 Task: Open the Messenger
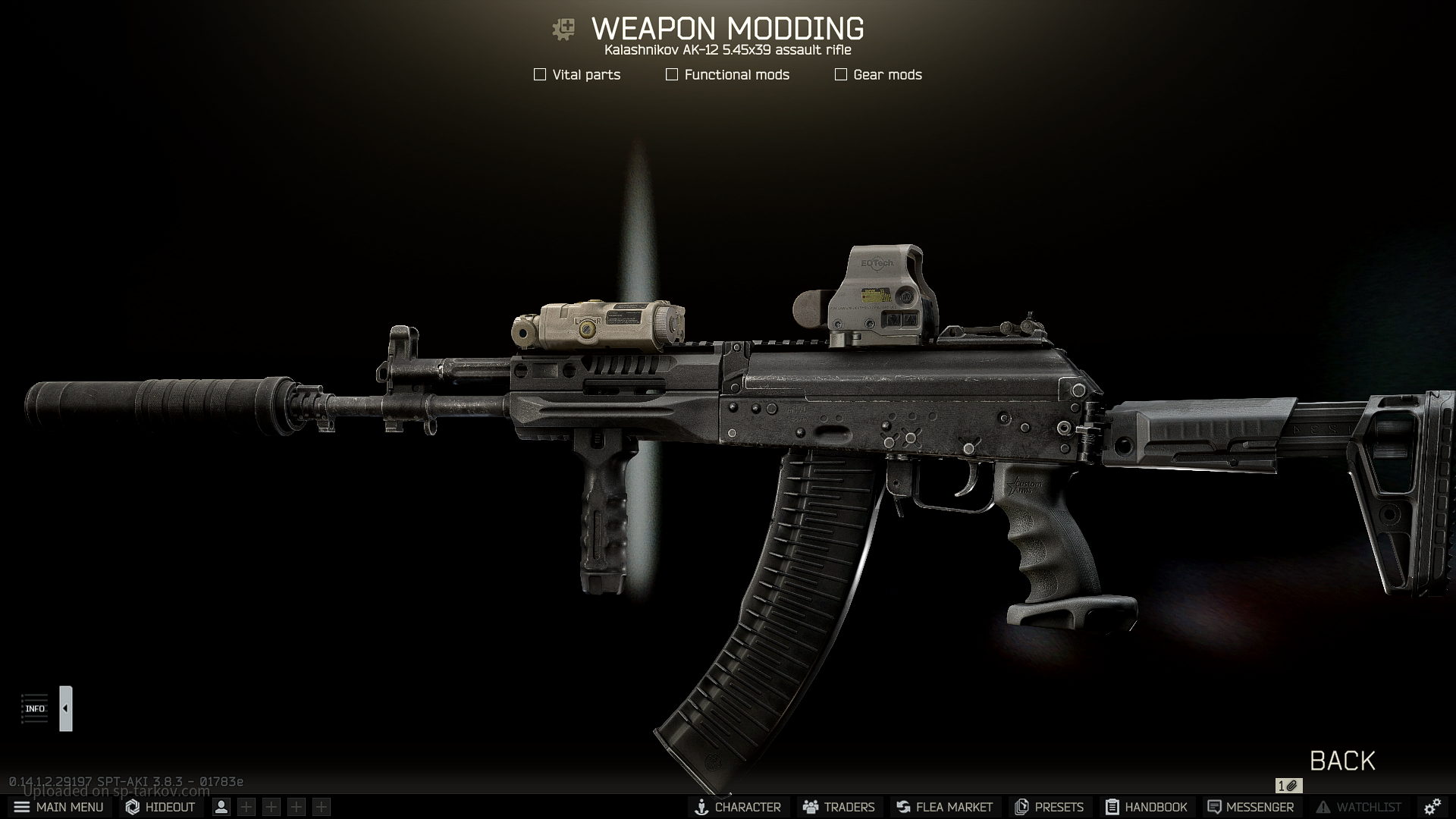[1250, 807]
